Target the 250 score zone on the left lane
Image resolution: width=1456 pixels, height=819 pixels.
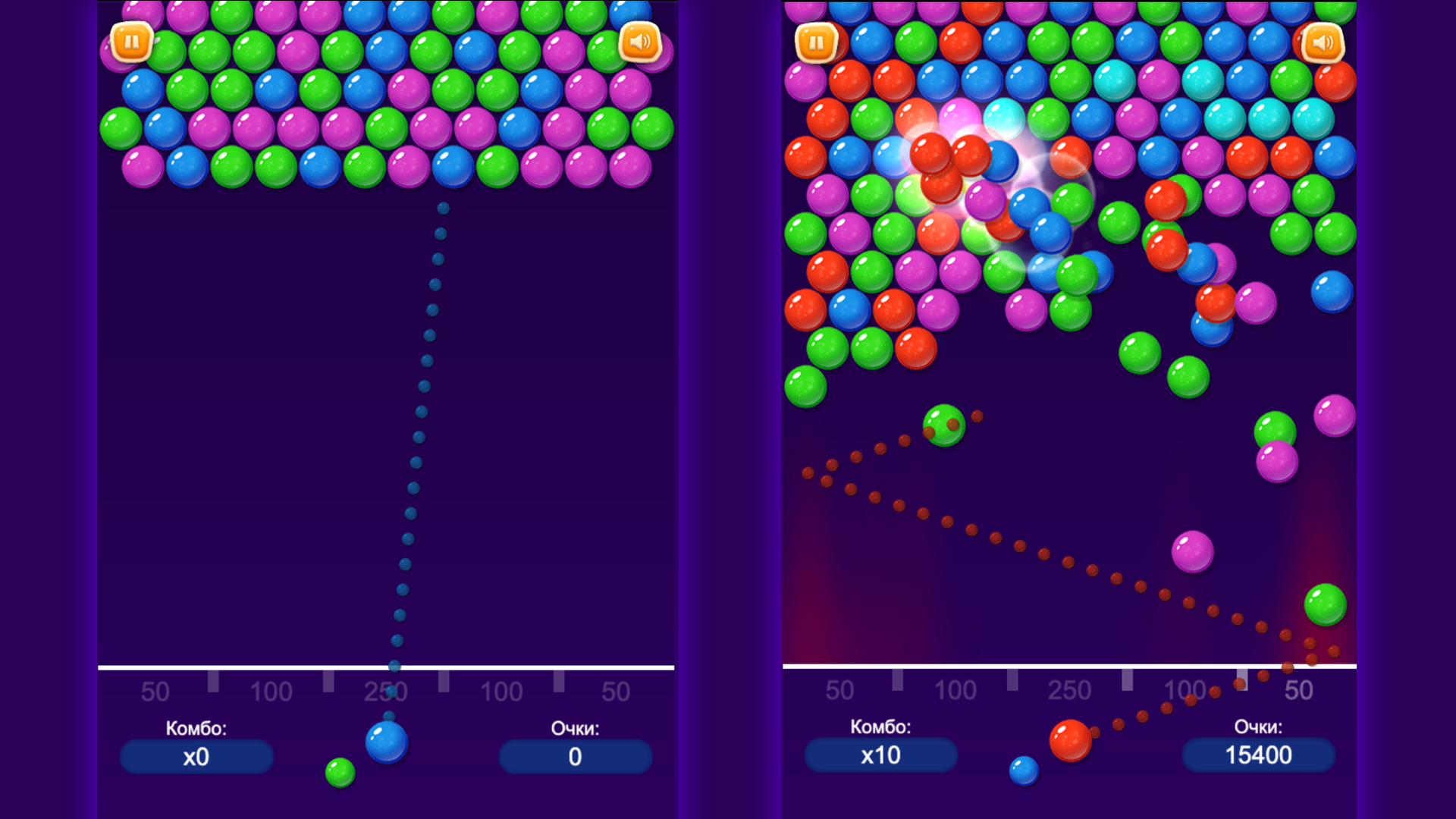(x=385, y=691)
